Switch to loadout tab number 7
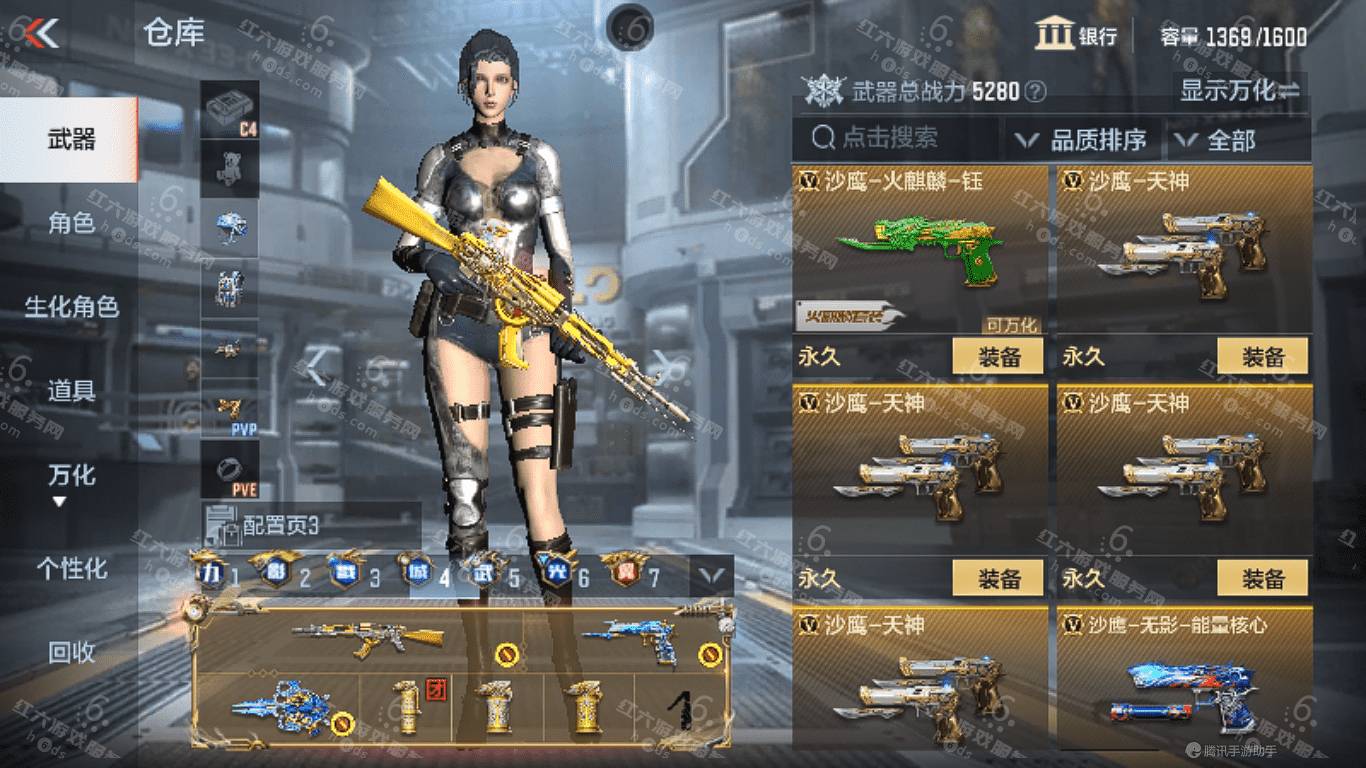This screenshot has width=1366, height=768. pos(632,574)
